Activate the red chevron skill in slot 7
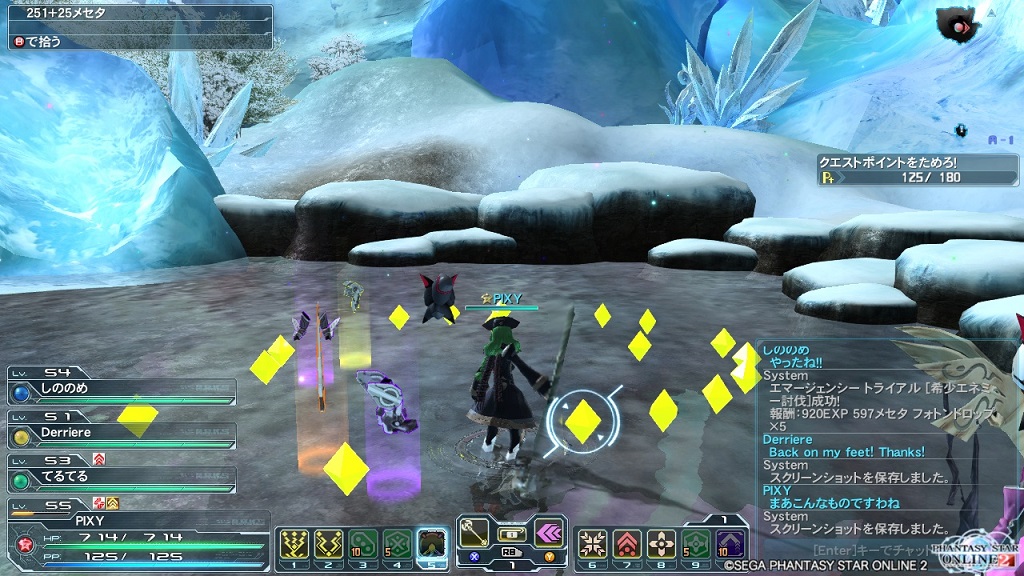The height and width of the screenshot is (576, 1024). (627, 543)
